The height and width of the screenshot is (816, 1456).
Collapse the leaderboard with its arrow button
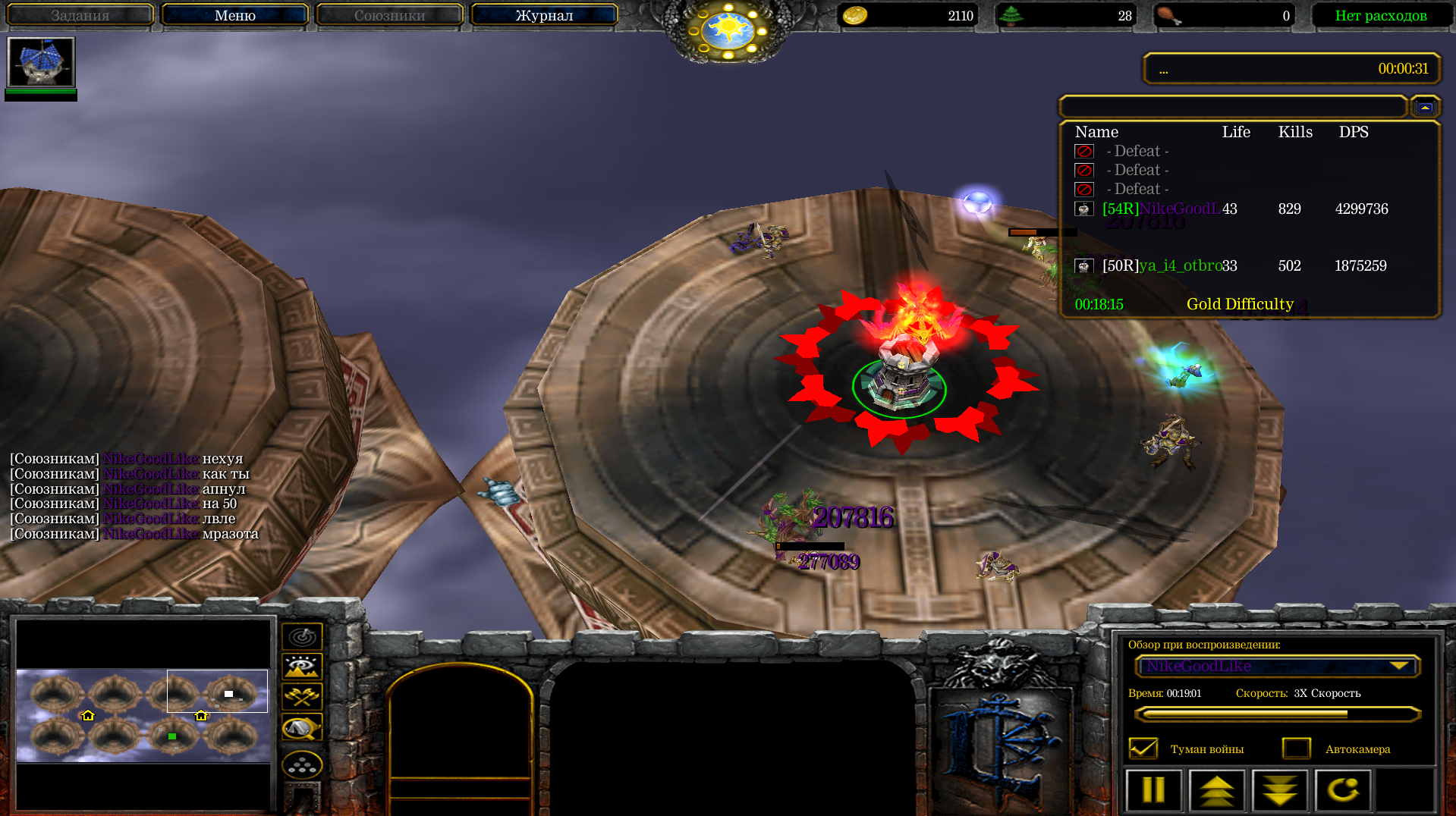[1425, 108]
